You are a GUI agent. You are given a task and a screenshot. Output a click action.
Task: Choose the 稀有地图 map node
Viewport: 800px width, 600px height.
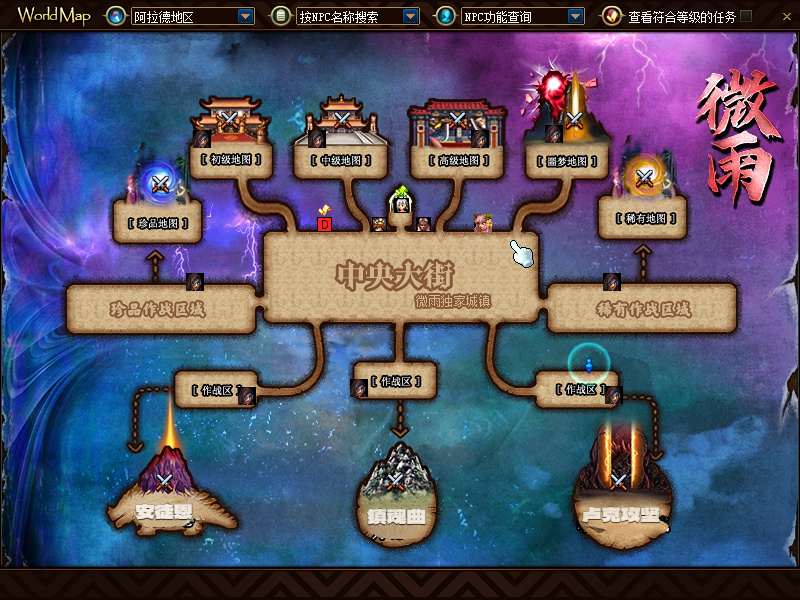point(644,218)
